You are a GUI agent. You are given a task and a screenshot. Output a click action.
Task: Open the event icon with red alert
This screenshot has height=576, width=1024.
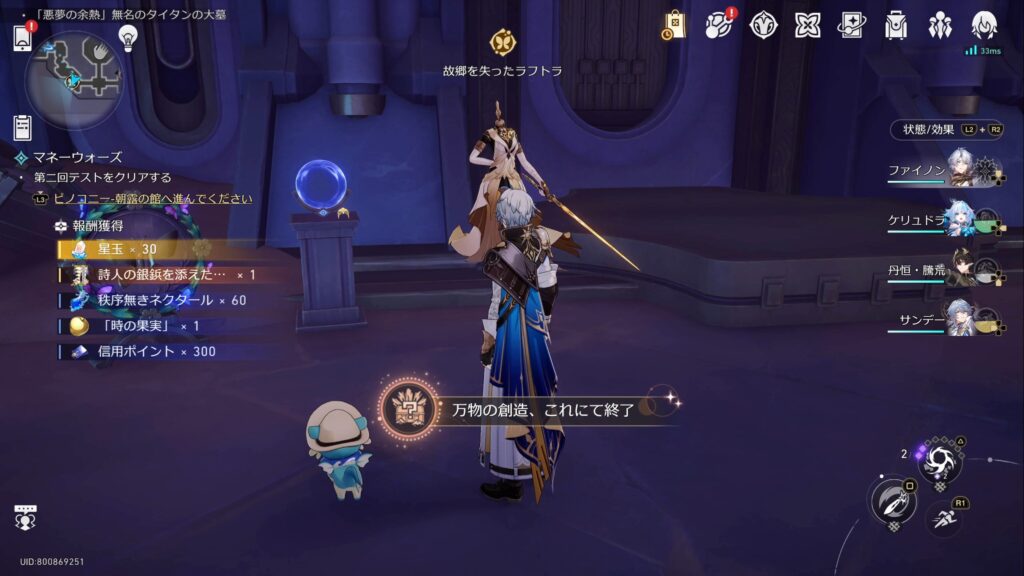point(719,25)
